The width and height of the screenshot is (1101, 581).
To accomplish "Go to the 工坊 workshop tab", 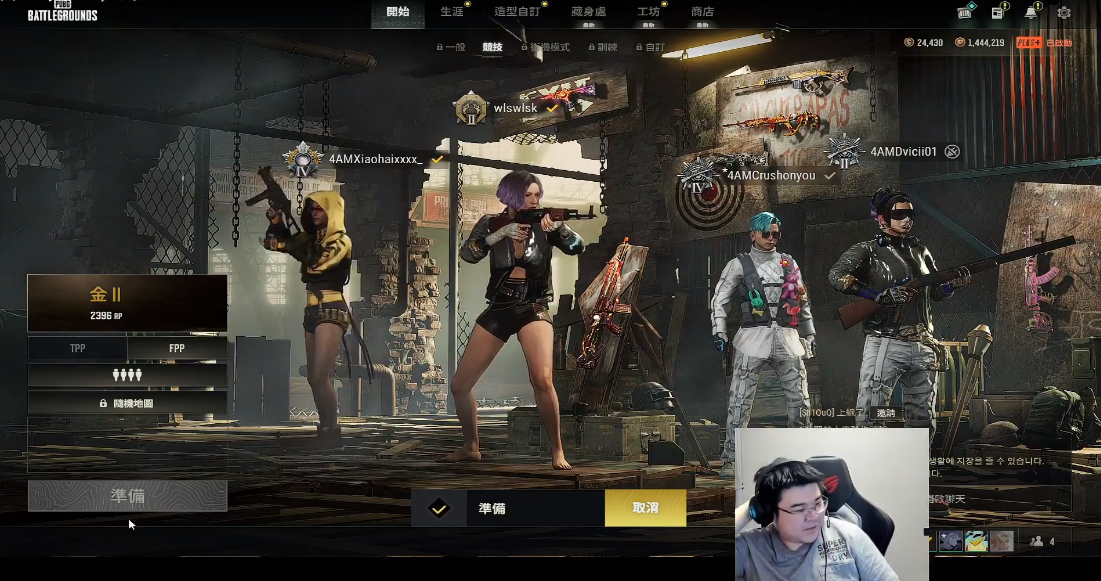I will (648, 12).
